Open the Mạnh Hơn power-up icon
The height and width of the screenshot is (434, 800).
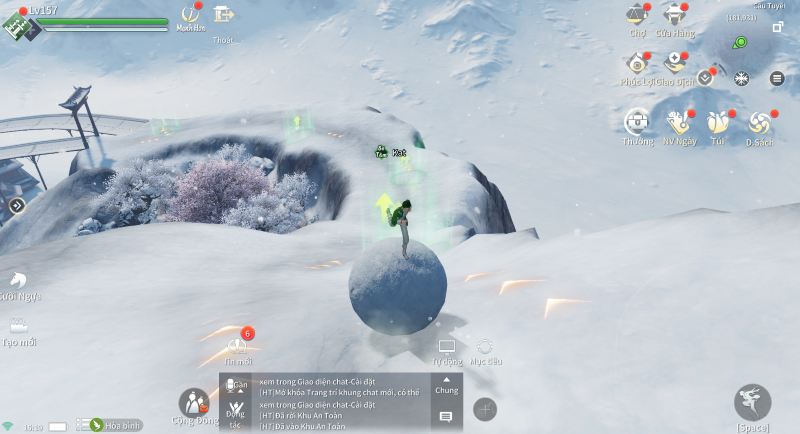click(189, 16)
